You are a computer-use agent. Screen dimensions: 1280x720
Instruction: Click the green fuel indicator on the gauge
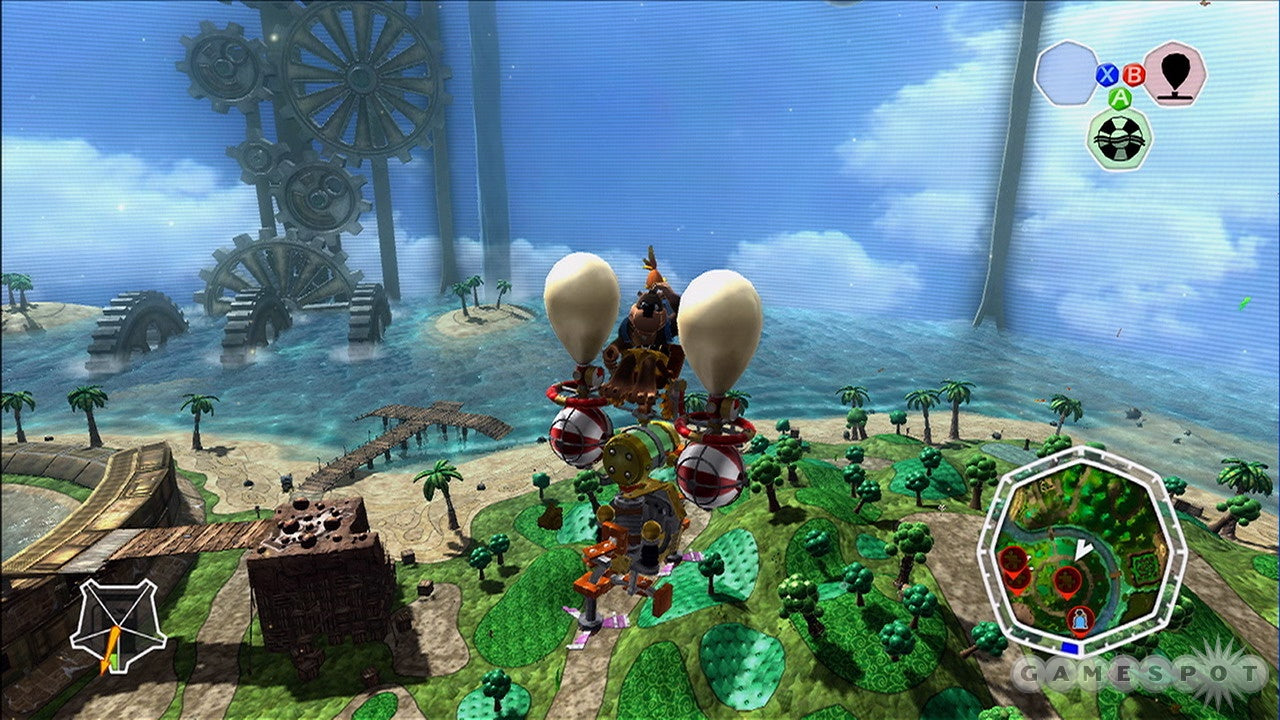pyautogui.click(x=113, y=661)
